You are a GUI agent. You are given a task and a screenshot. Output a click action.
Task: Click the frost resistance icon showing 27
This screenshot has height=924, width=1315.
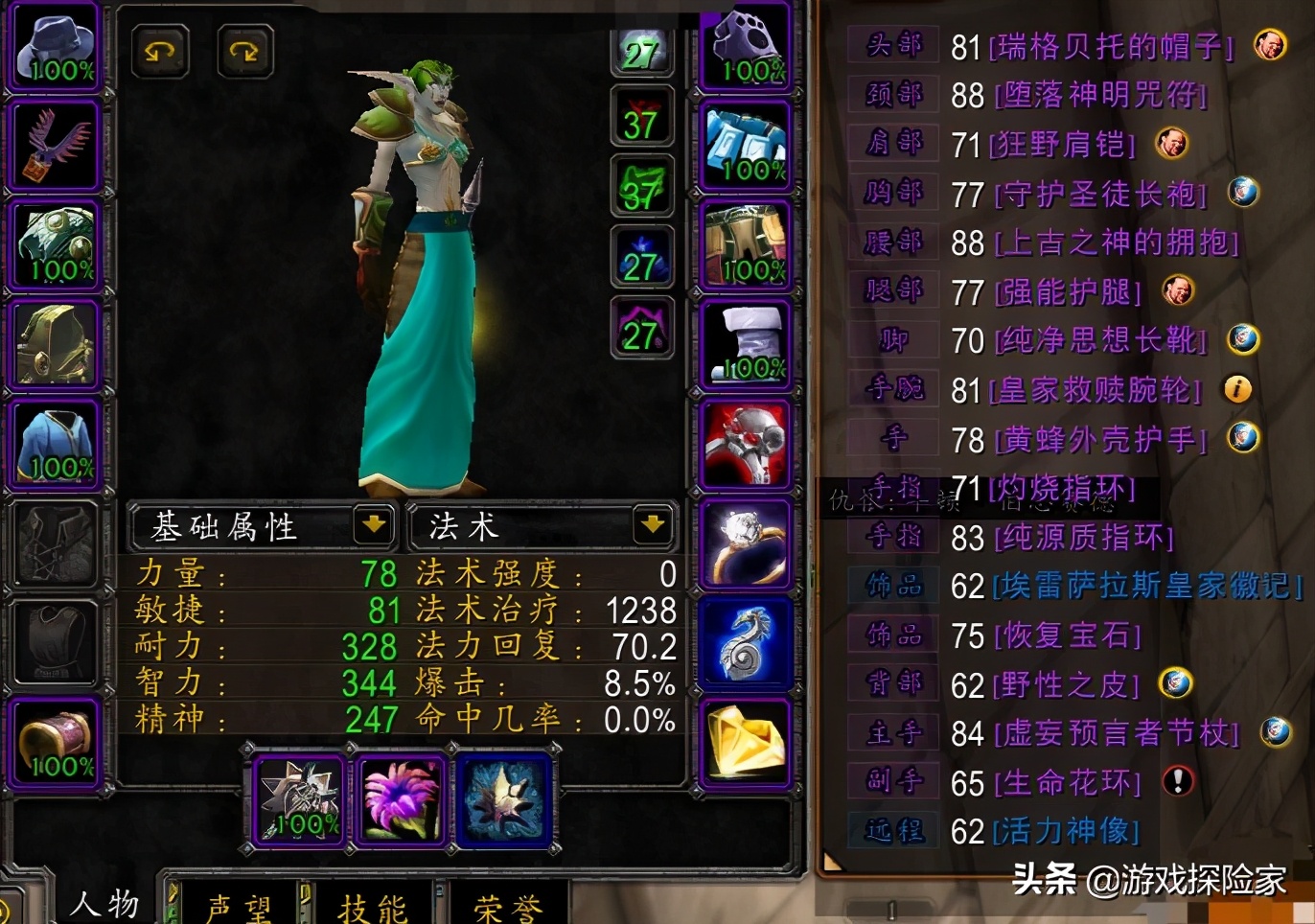[x=641, y=256]
